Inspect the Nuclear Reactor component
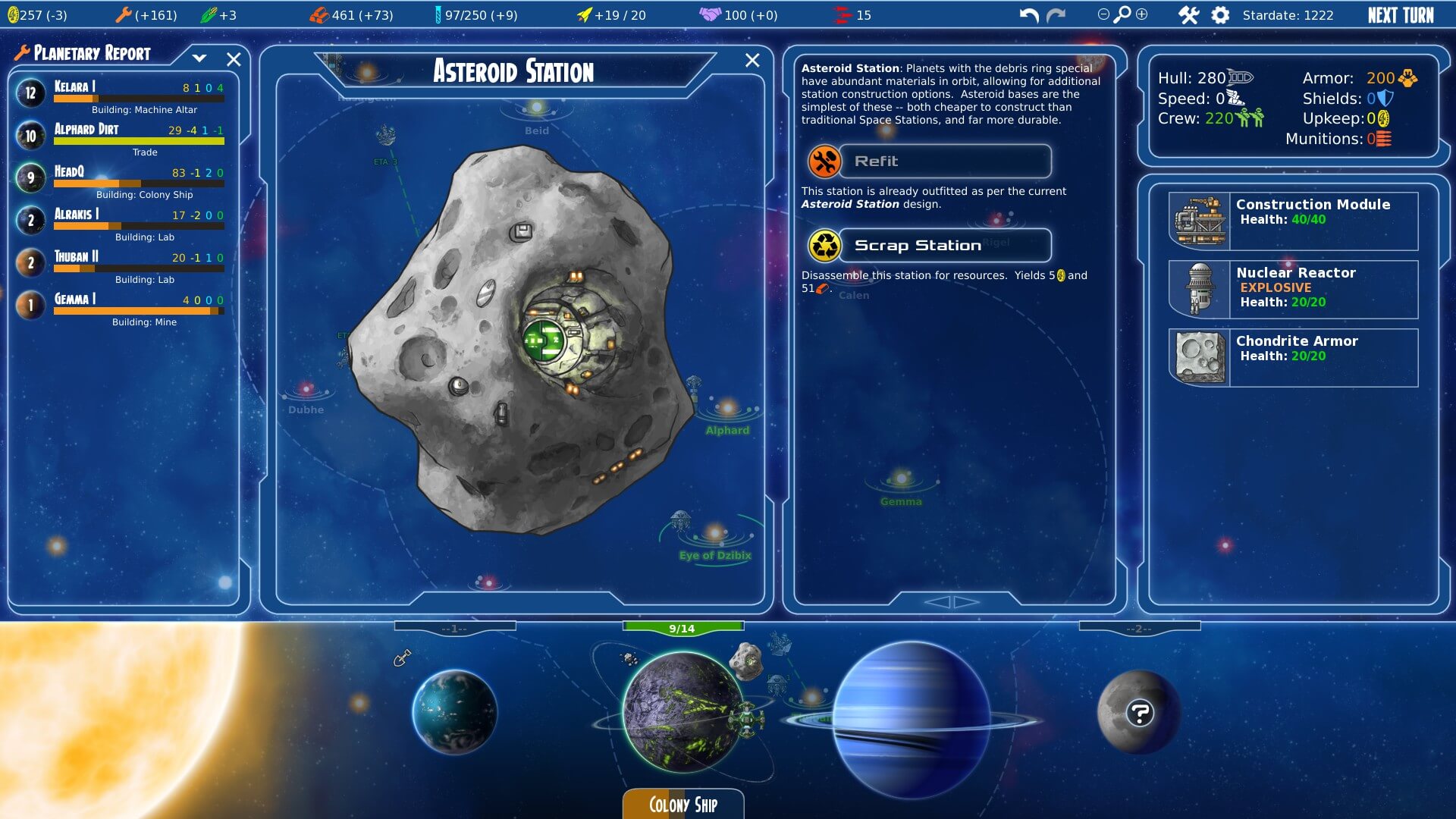Screen dimensions: 1456x819 pos(1293,289)
